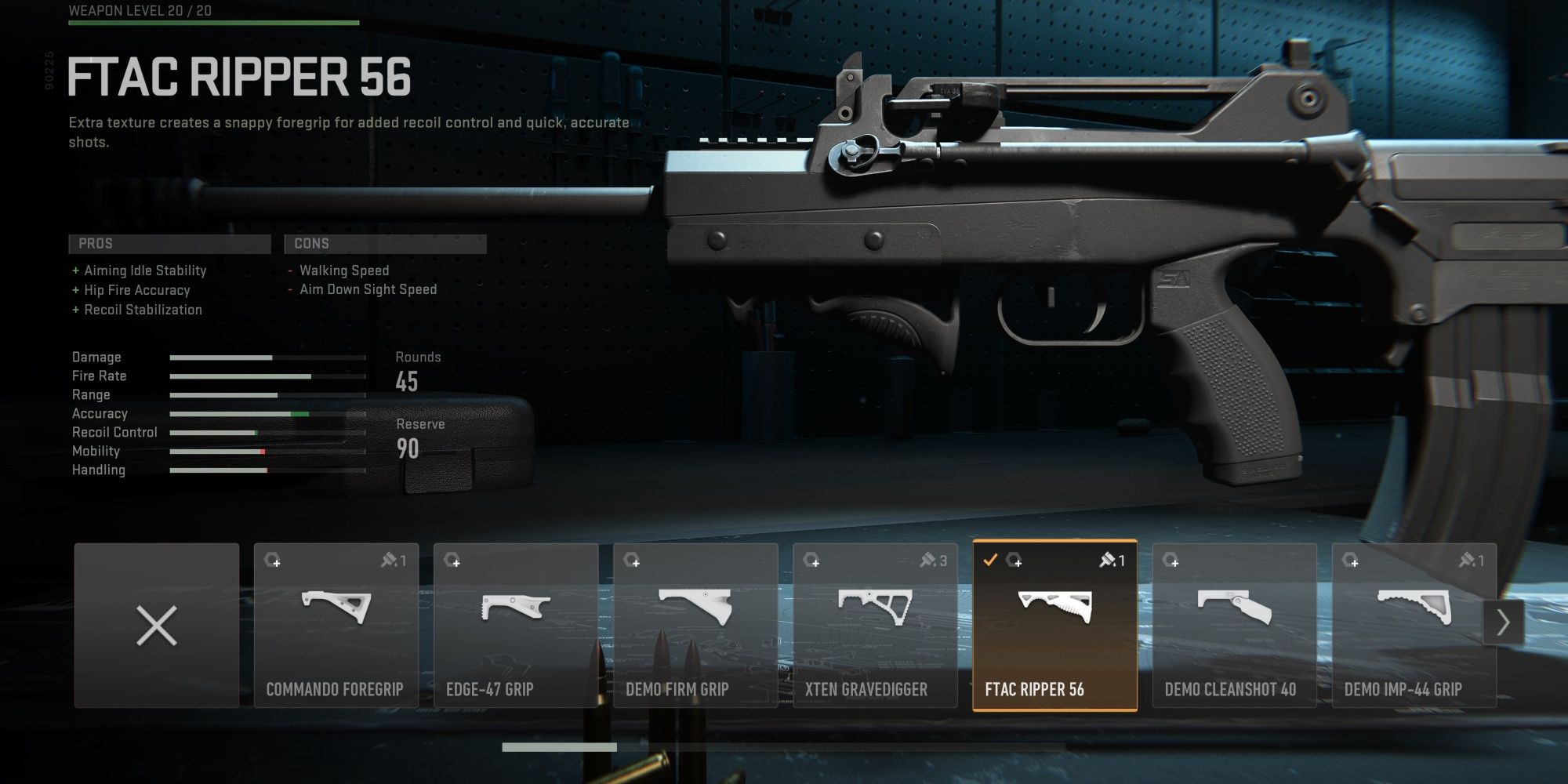This screenshot has height=784, width=1568.
Task: Choose the Edge-47 Grip tile
Action: 515,626
